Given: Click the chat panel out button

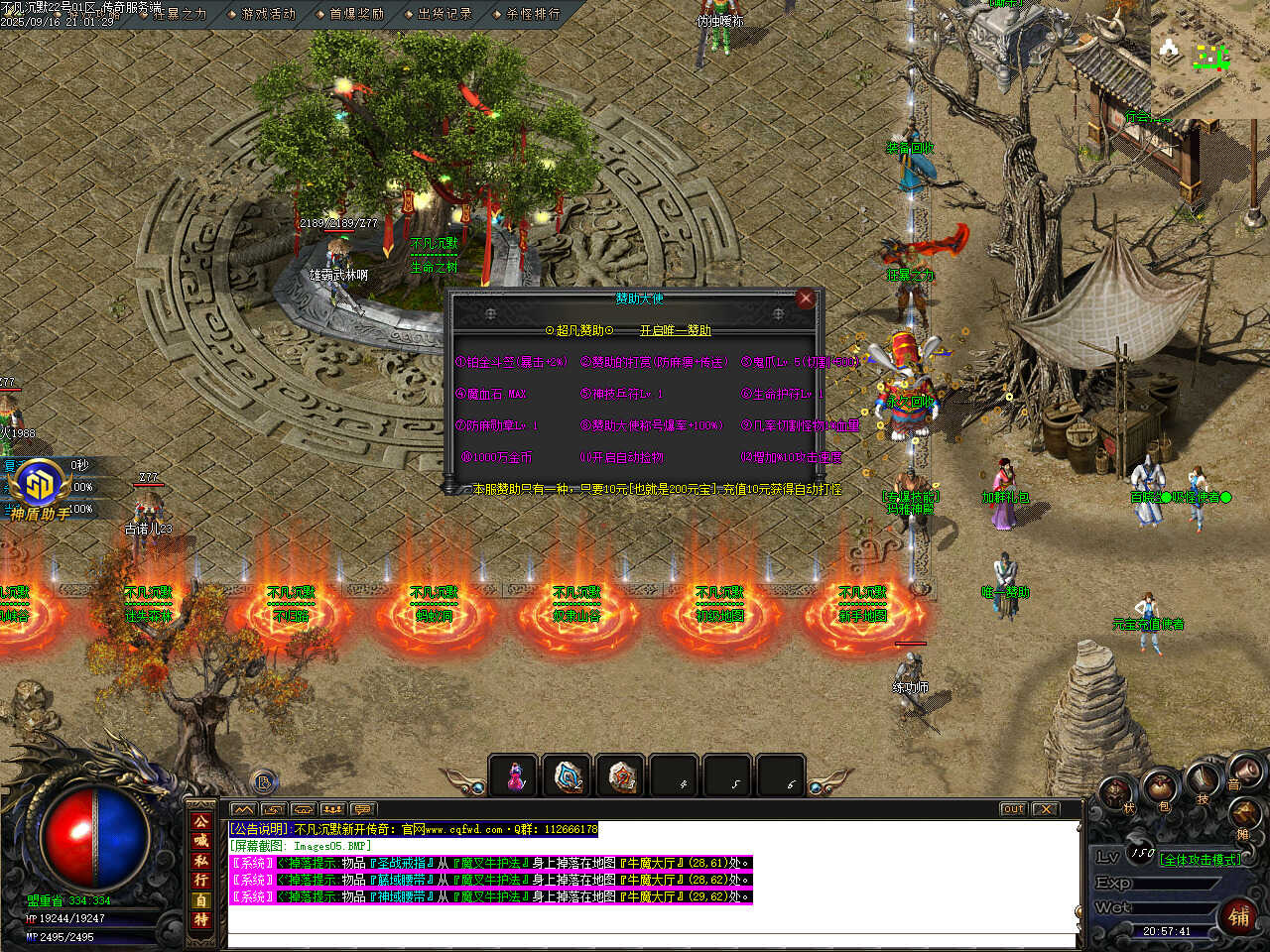Looking at the screenshot, I should tap(1012, 809).
